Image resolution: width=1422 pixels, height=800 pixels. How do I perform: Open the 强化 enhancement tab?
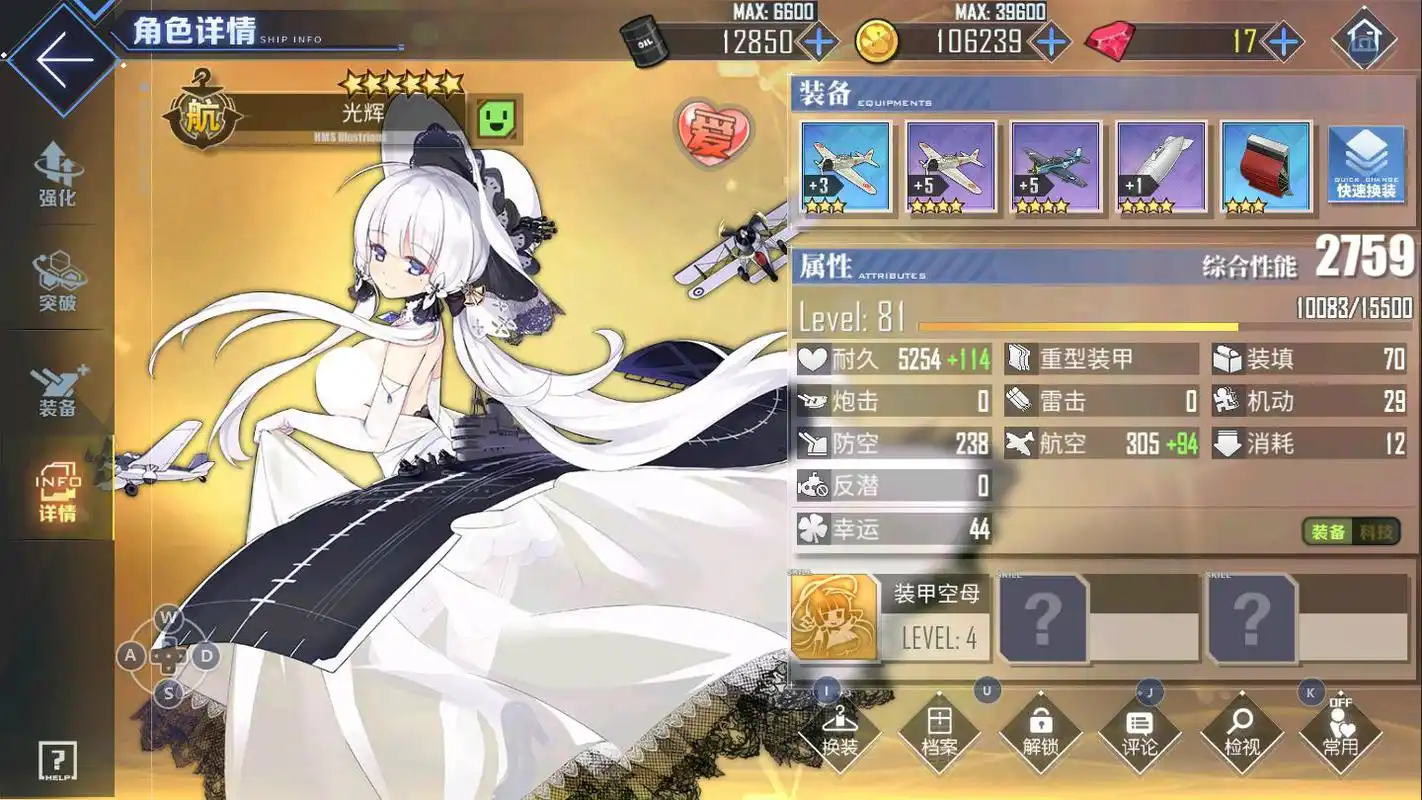(x=57, y=174)
